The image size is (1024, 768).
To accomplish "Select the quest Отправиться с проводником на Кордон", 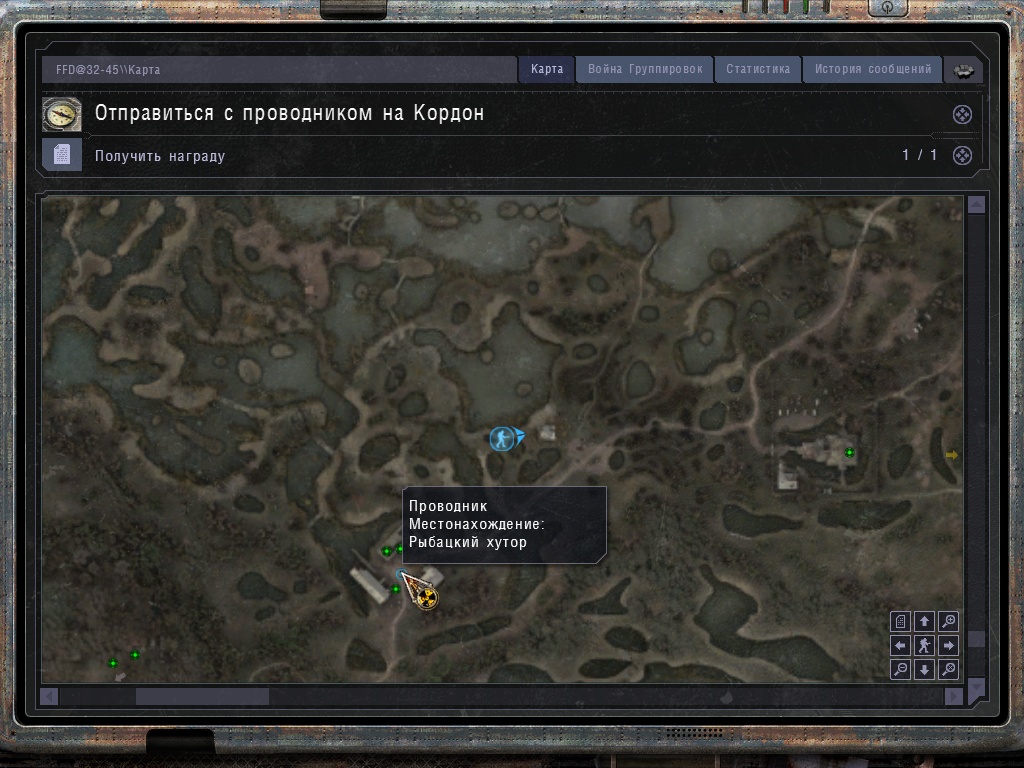I will [289, 113].
